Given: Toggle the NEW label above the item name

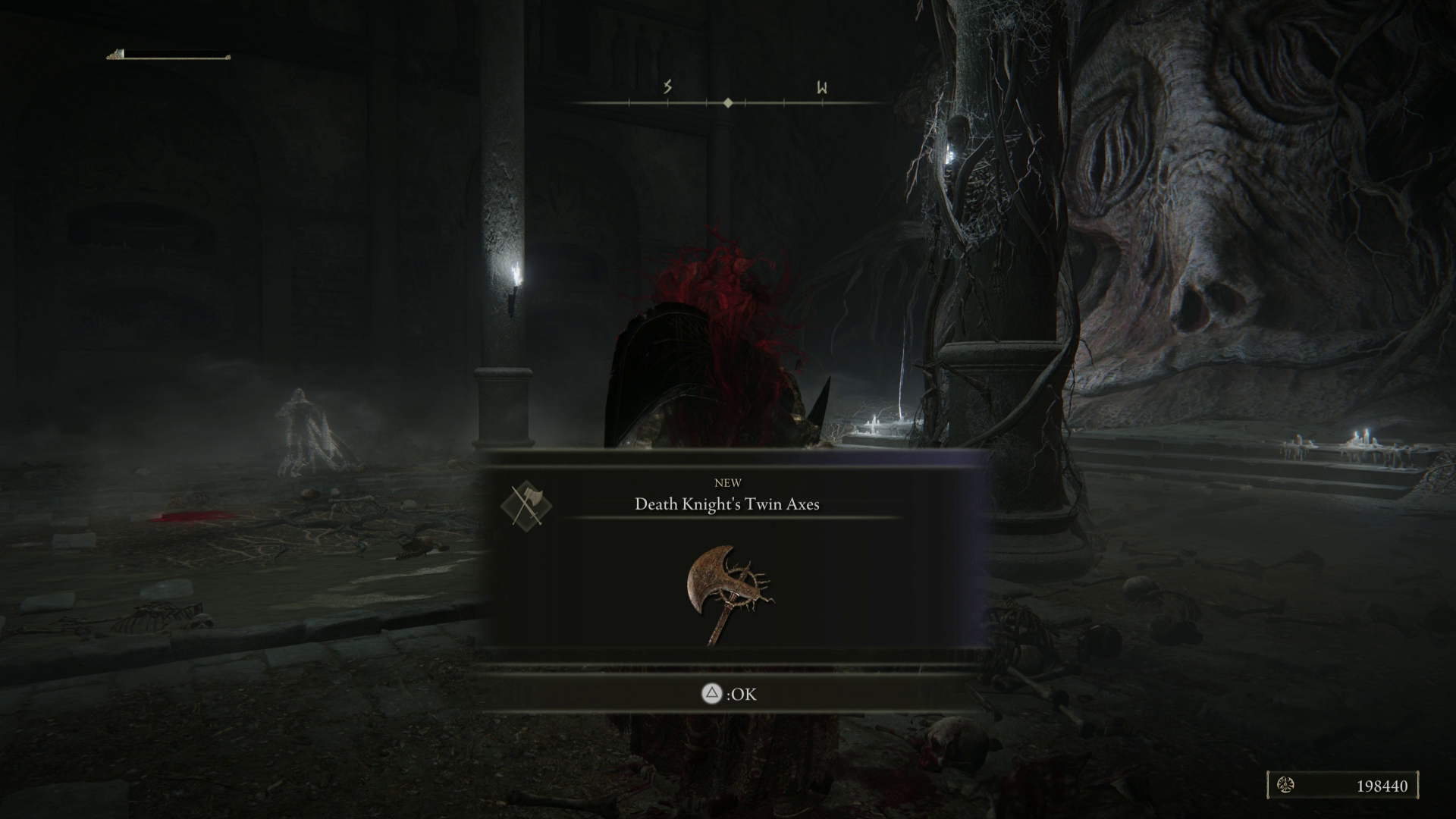Looking at the screenshot, I should click(727, 482).
